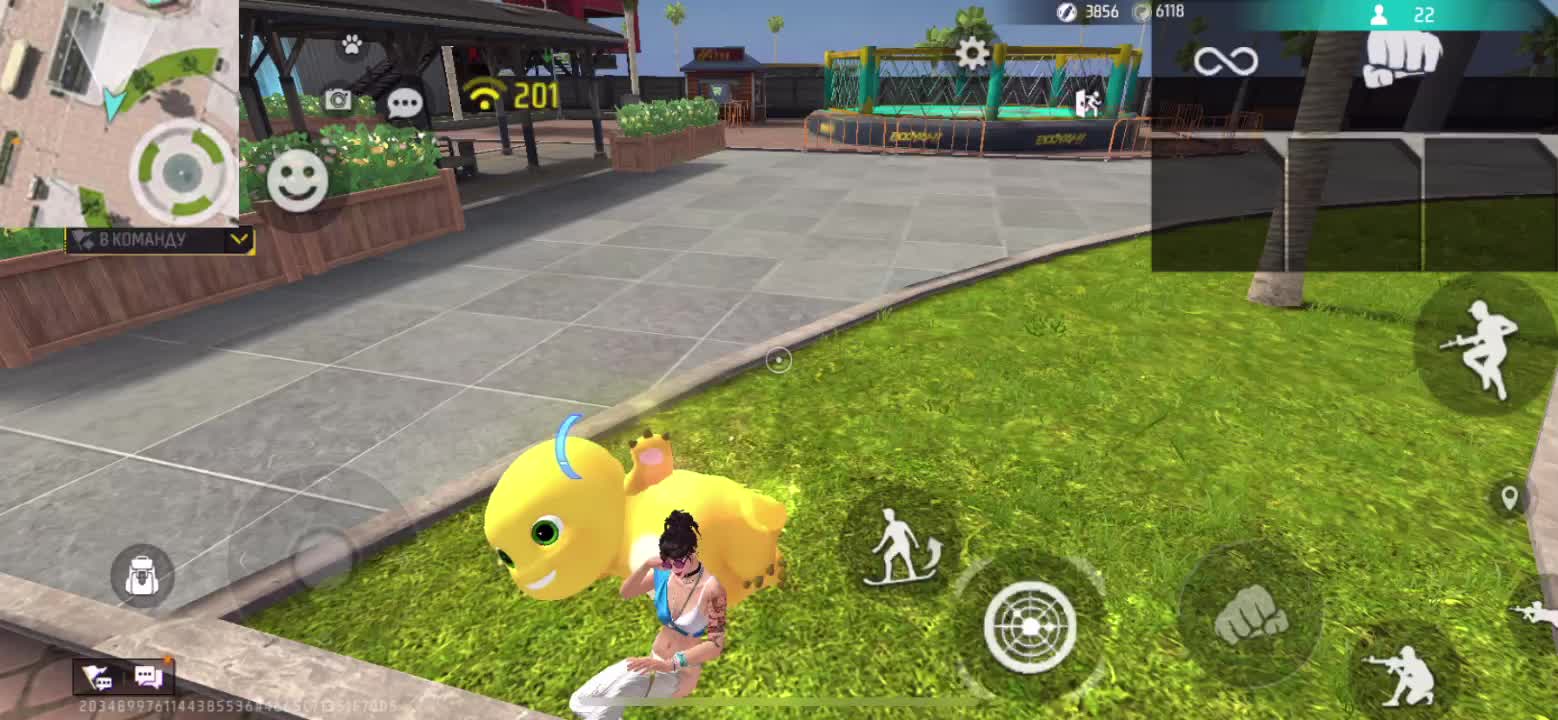Image resolution: width=1558 pixels, height=720 pixels.
Task: Open the flag quick message button
Action: pos(98,678)
